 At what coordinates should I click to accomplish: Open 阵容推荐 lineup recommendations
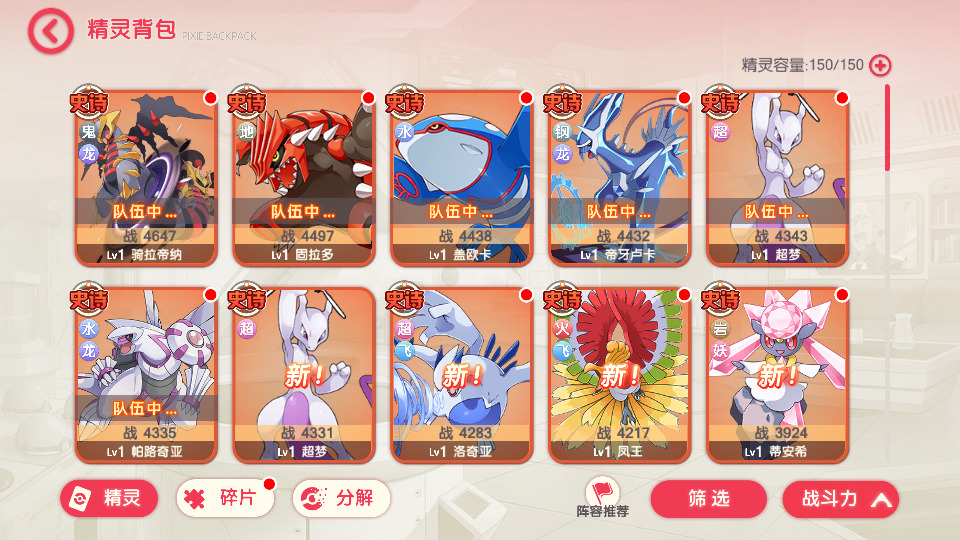pos(602,497)
